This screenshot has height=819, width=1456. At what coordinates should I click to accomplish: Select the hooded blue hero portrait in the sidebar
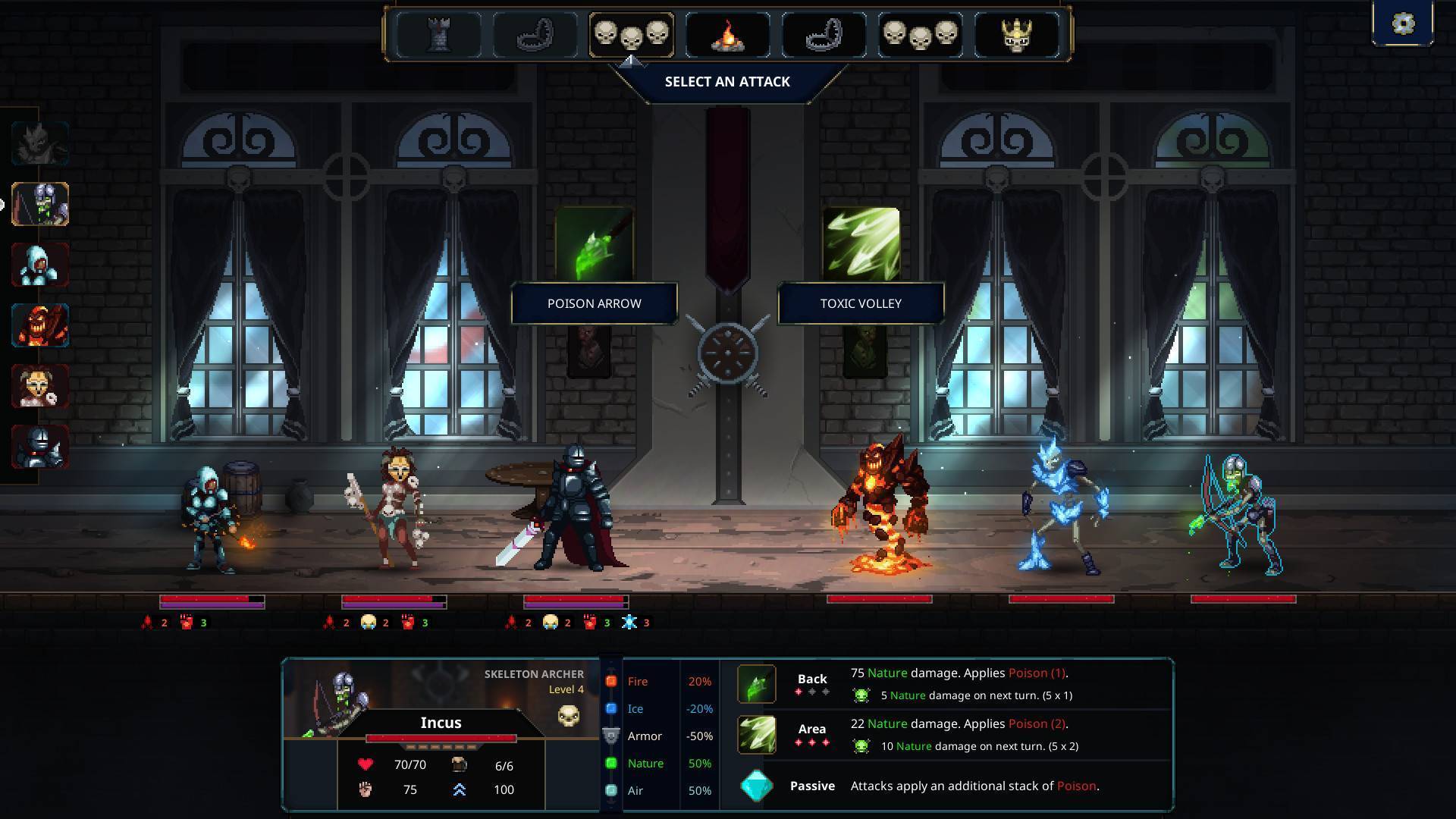(39, 265)
